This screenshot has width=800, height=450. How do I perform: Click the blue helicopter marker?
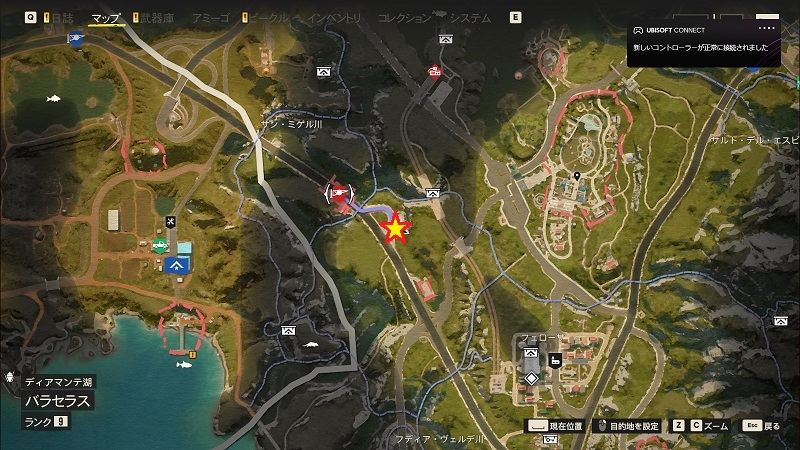pyautogui.click(x=76, y=38)
